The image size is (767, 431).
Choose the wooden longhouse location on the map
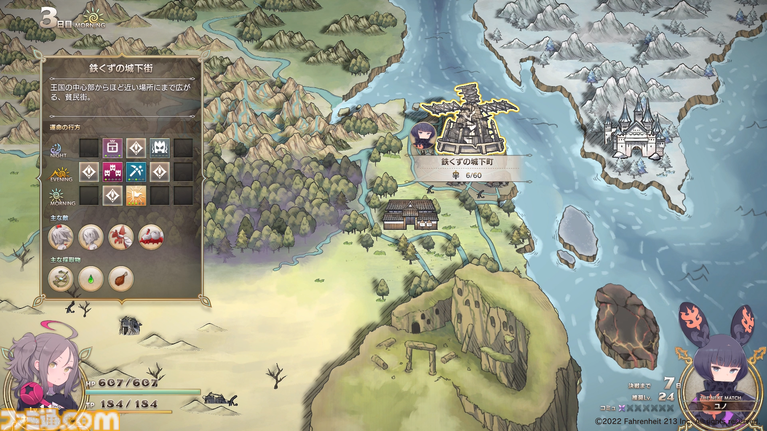point(411,213)
